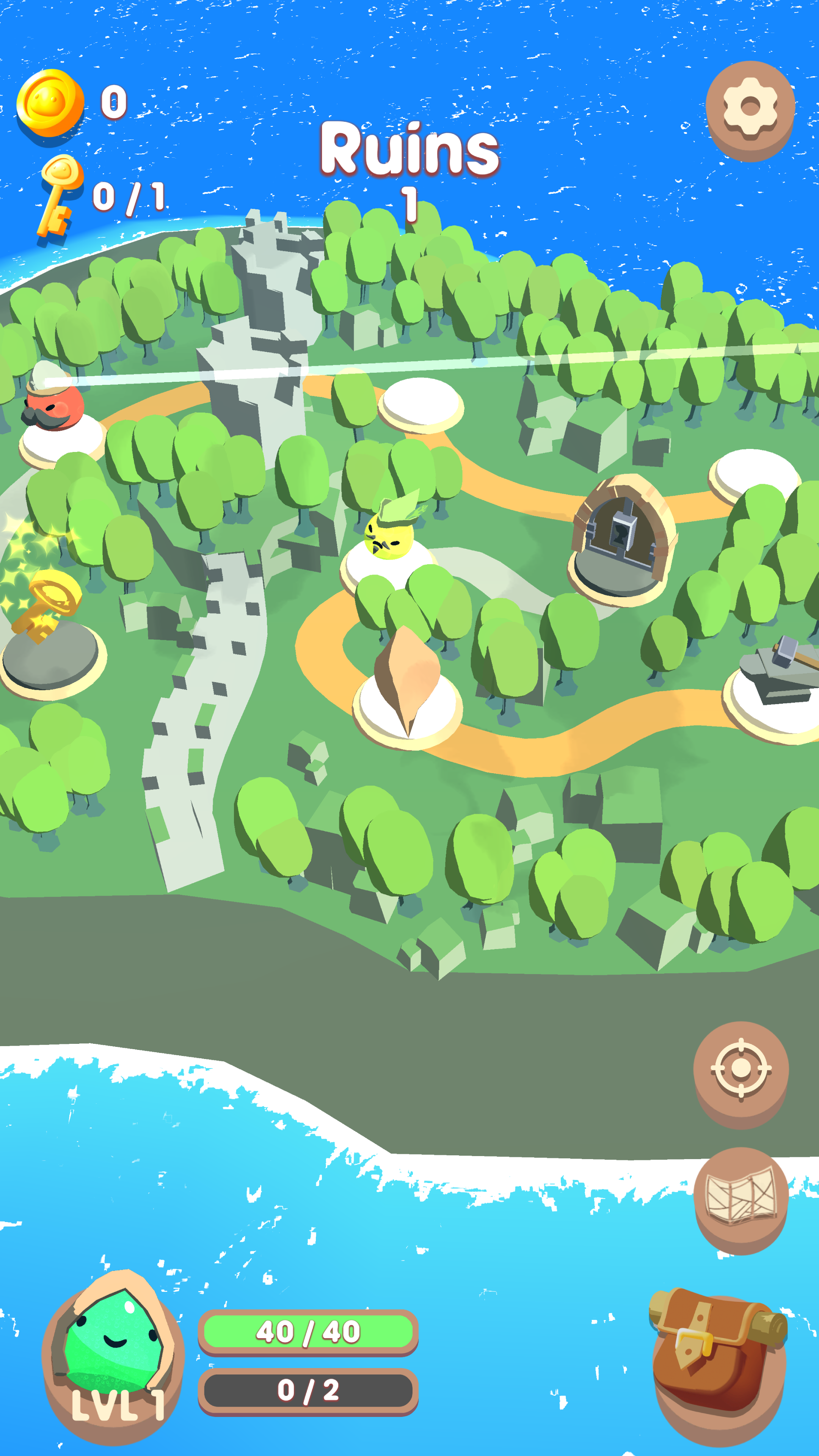Open the settings gear menu
Screen dimensions: 819x1456
[x=750, y=108]
